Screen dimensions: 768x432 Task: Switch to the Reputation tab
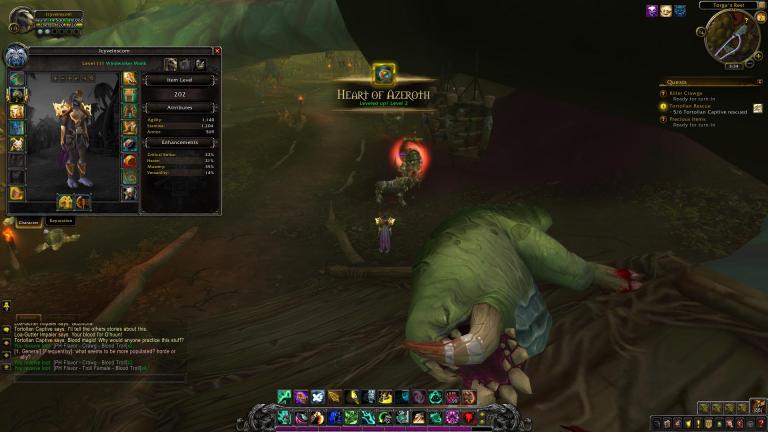pos(61,221)
